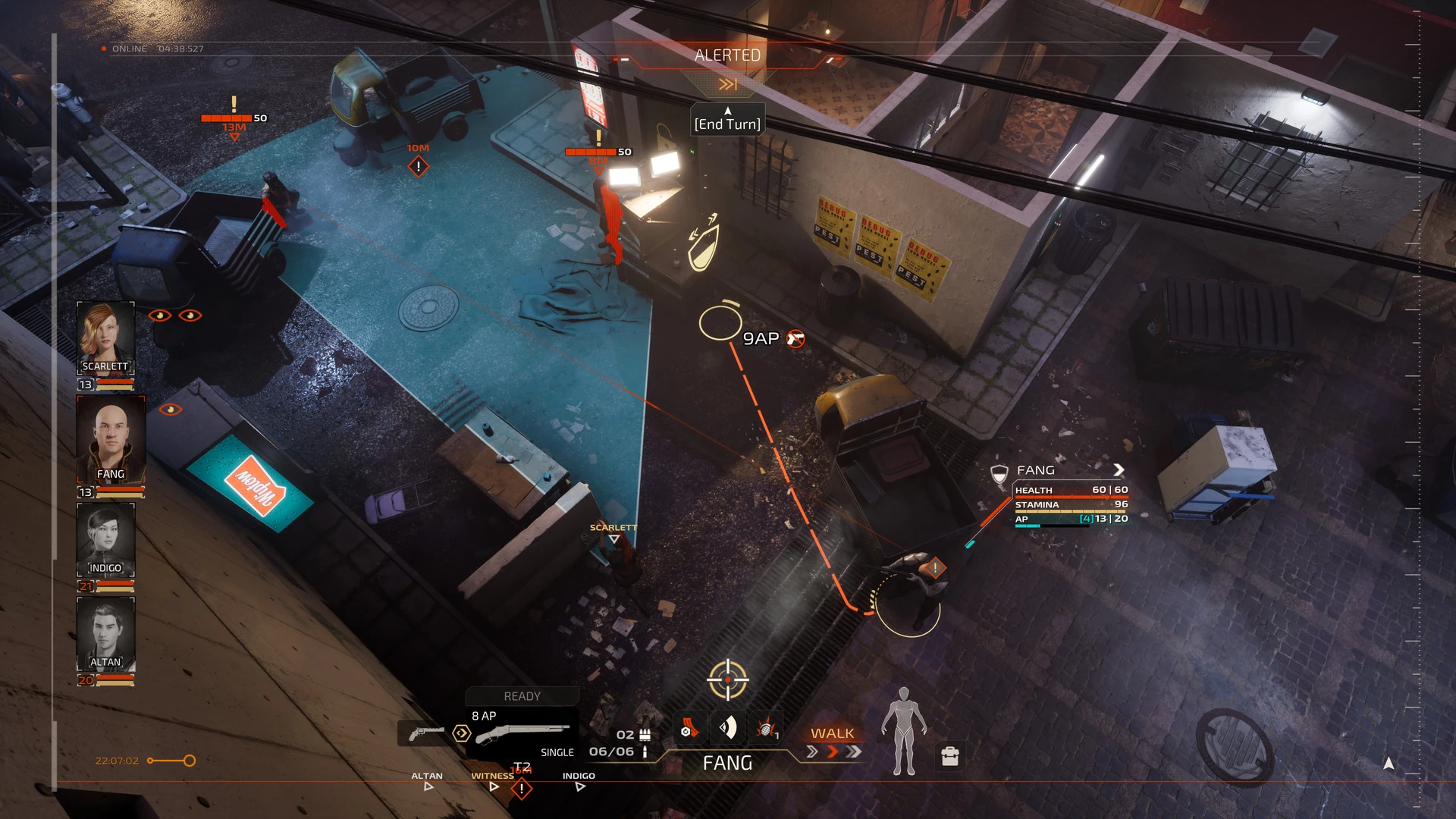Click the End Turn button
Image resolution: width=1456 pixels, height=819 pixels.
point(727,124)
